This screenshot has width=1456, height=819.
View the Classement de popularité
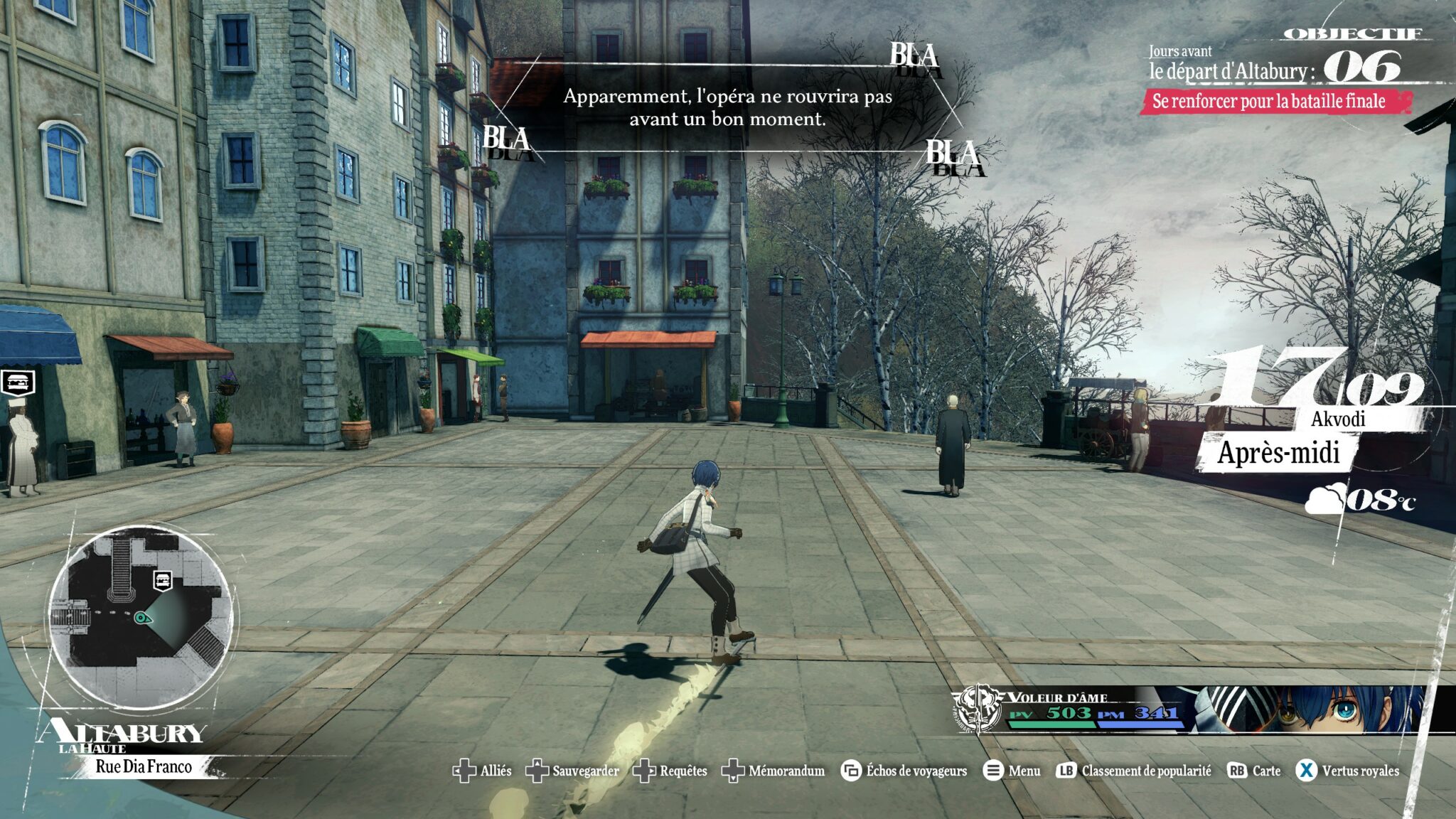(1134, 771)
